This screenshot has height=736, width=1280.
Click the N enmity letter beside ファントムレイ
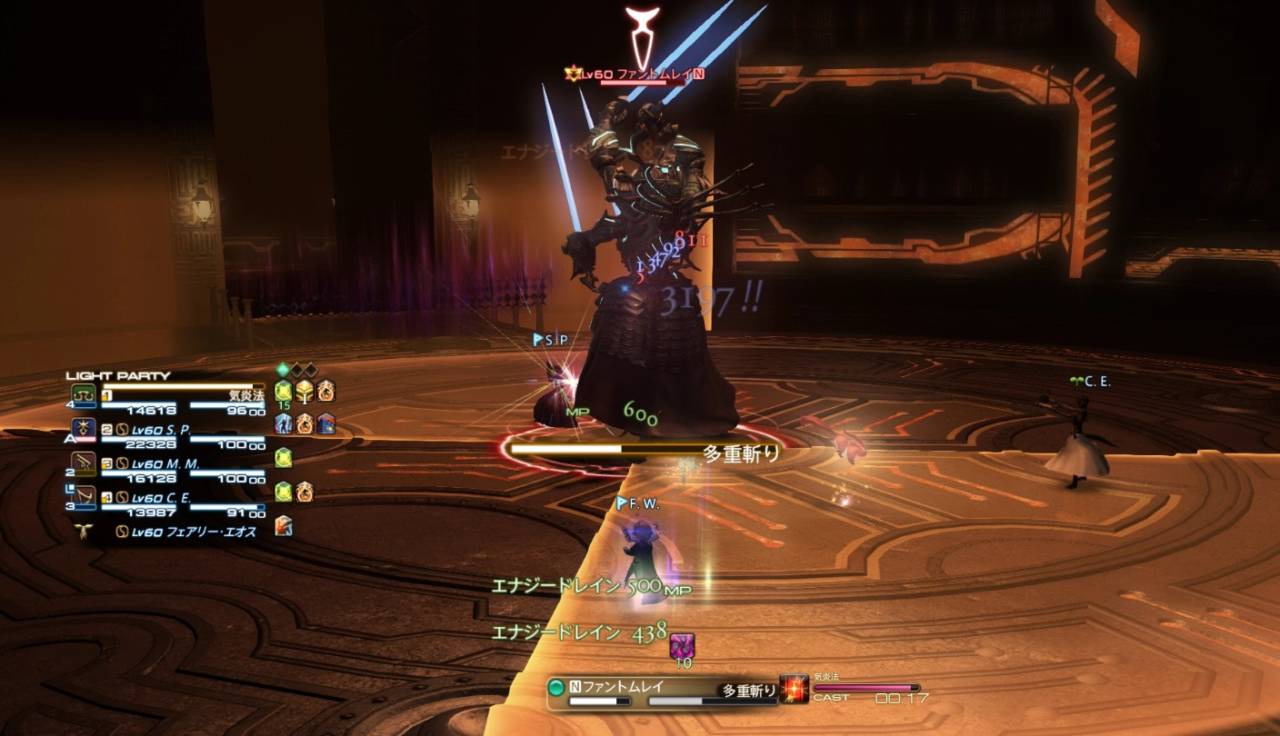[575, 685]
